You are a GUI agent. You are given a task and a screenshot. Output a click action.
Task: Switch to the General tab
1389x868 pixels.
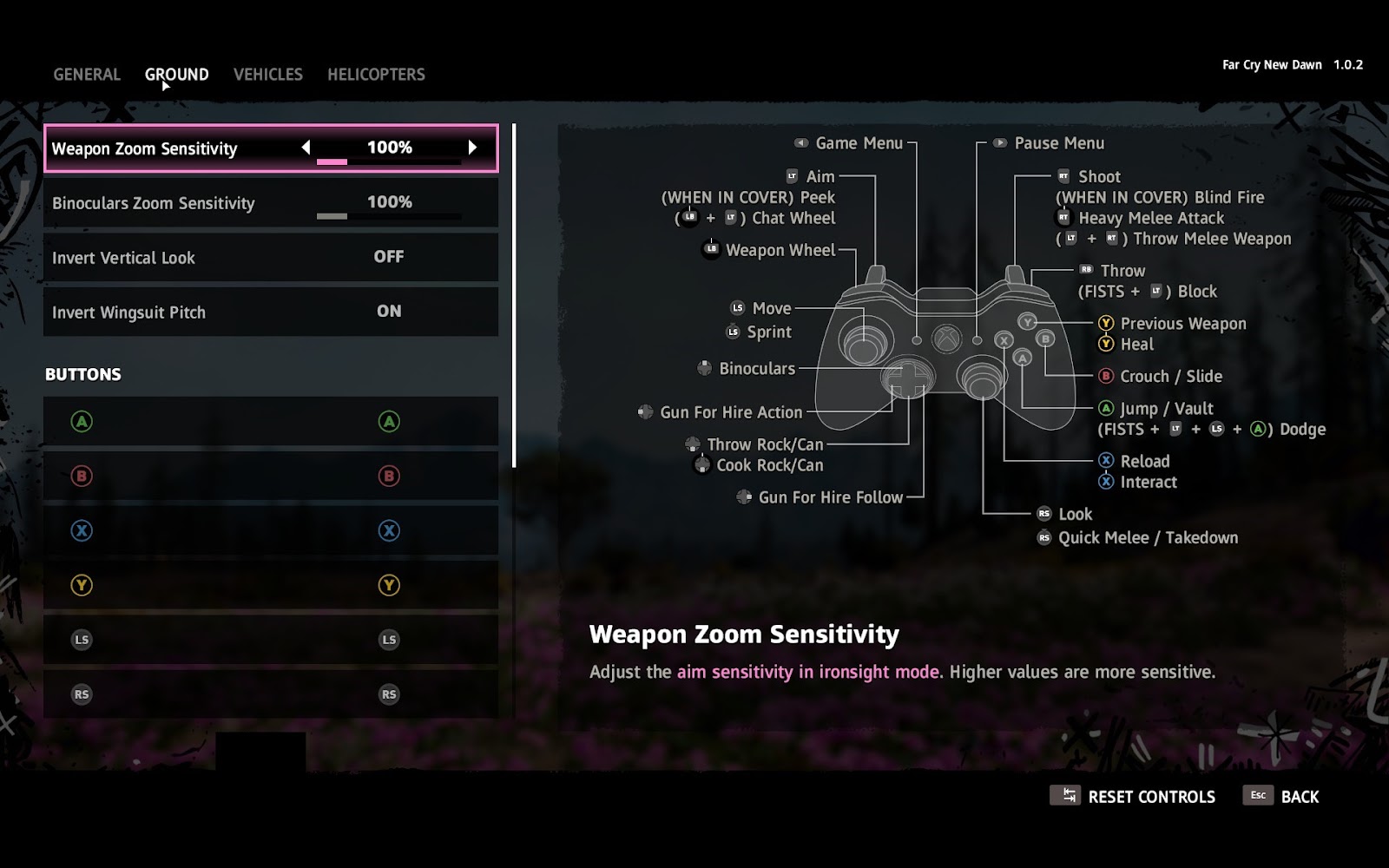(x=87, y=75)
